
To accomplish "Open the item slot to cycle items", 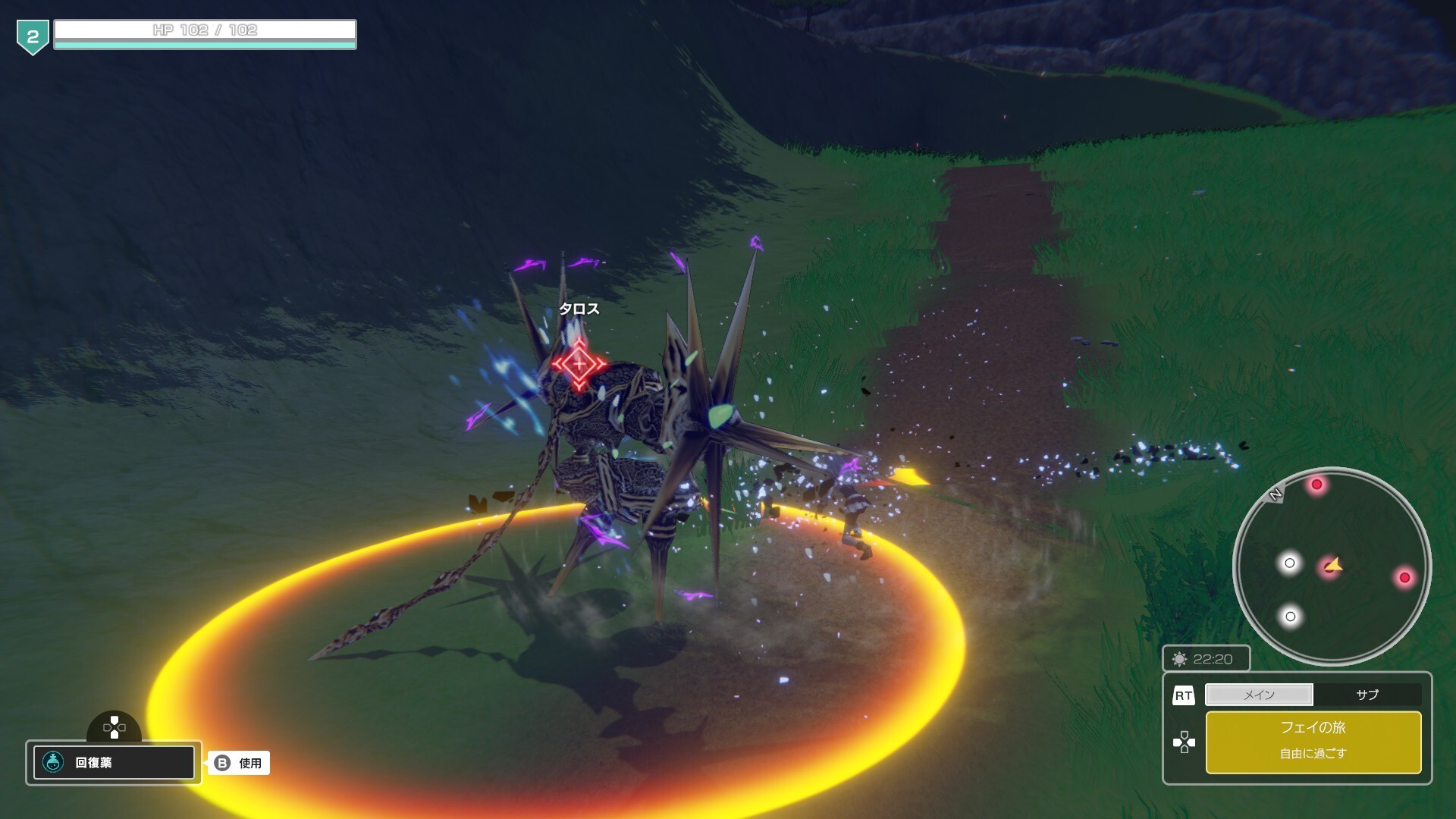I will (114, 763).
